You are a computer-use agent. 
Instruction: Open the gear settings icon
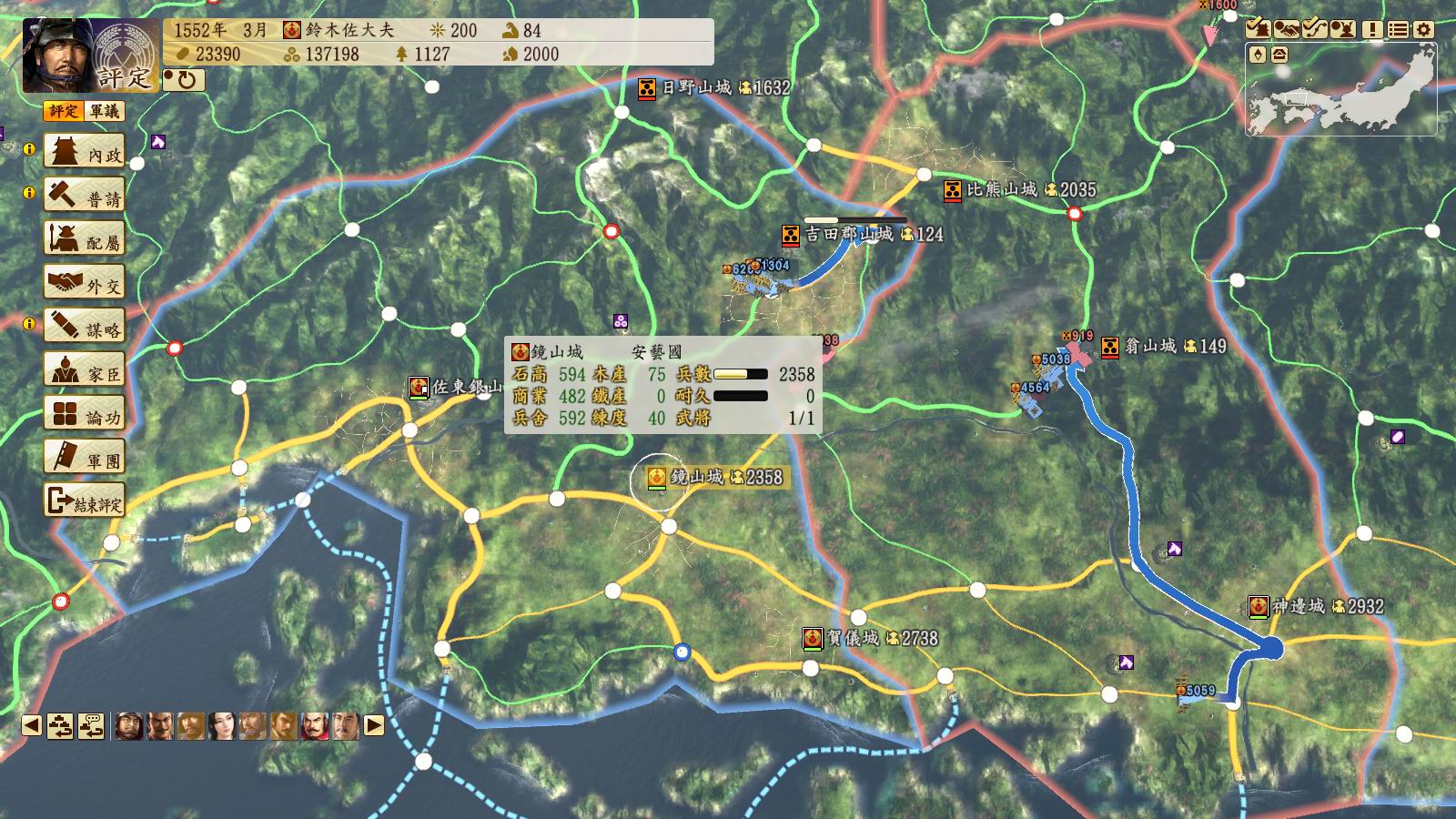click(1423, 29)
